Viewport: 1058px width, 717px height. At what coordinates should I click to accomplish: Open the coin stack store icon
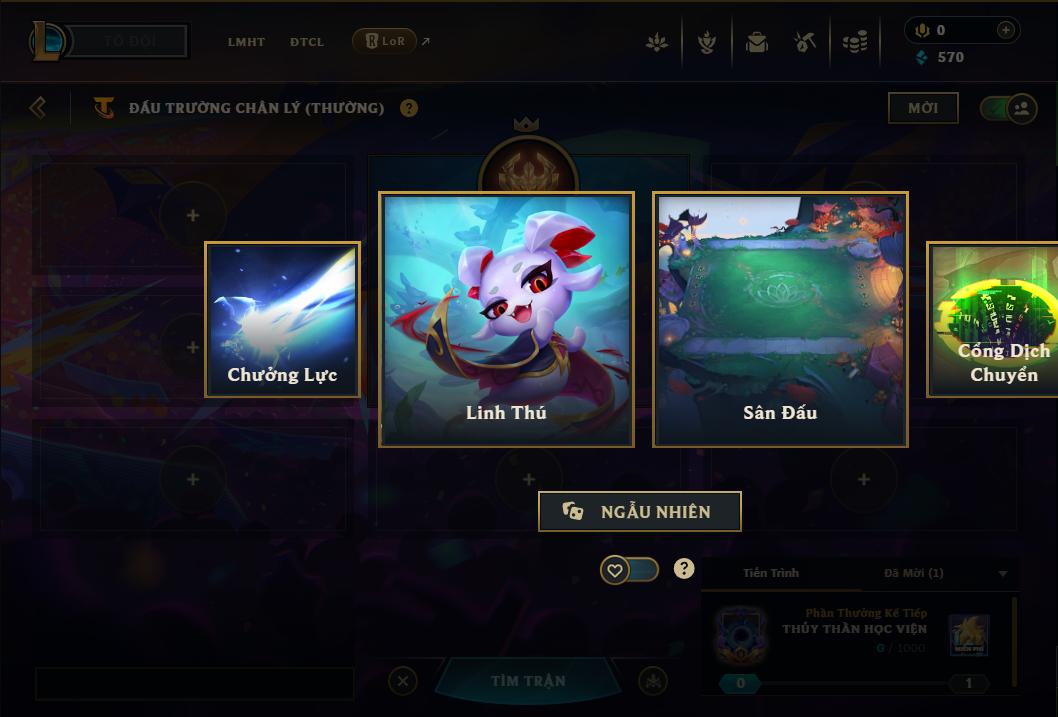coord(854,43)
